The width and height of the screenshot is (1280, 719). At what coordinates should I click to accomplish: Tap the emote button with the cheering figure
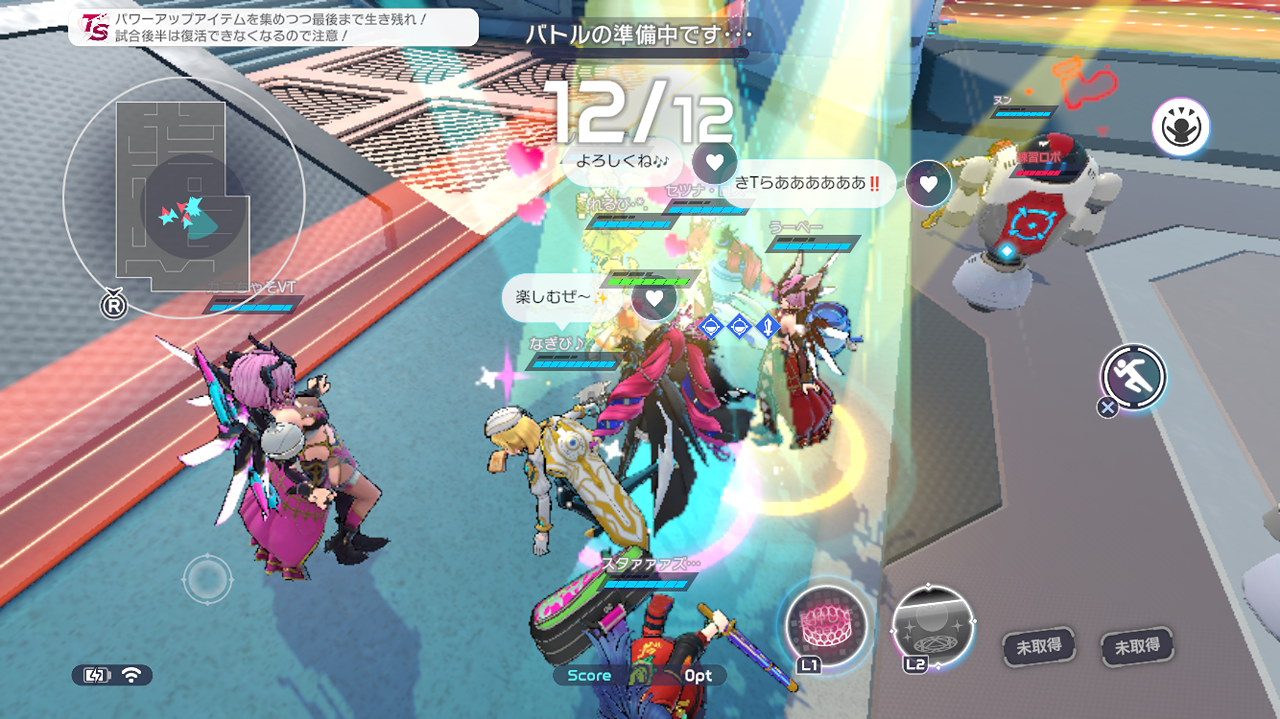1180,128
